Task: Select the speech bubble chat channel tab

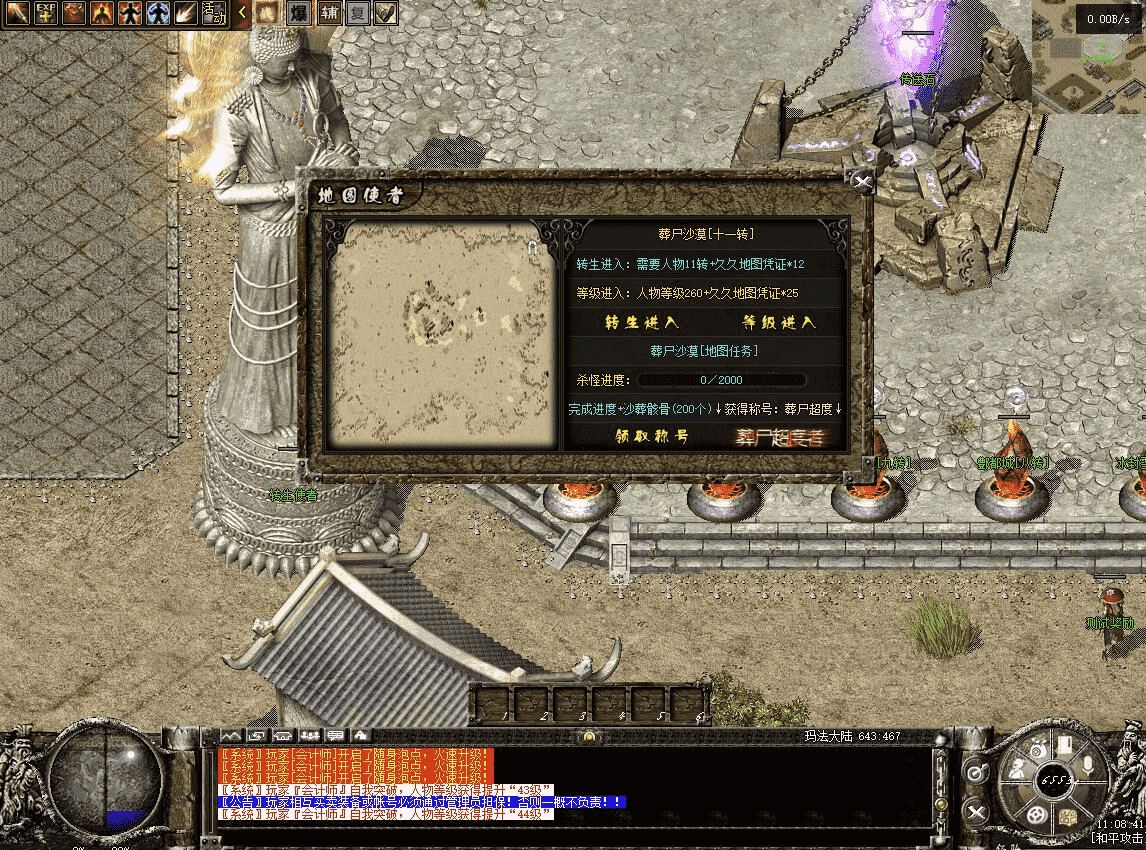Action: click(333, 737)
